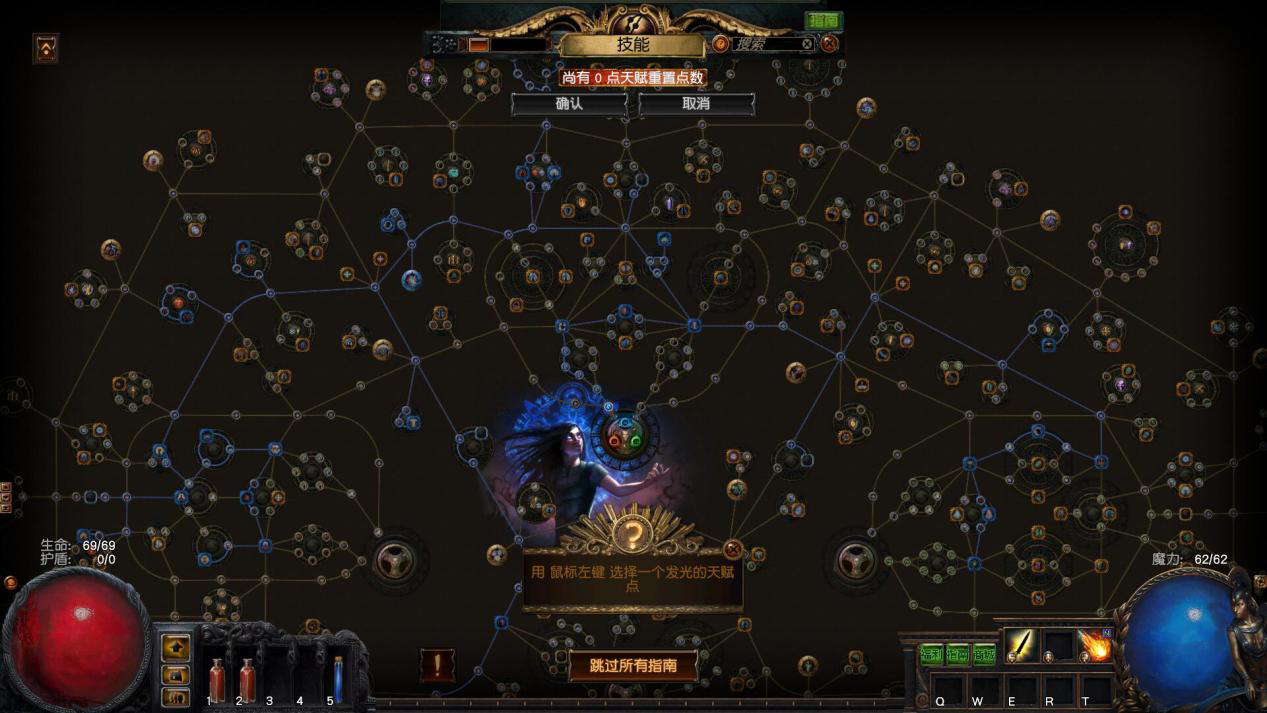Image resolution: width=1267 pixels, height=713 pixels.
Task: Use the red life flask in slot 2
Action: point(247,679)
